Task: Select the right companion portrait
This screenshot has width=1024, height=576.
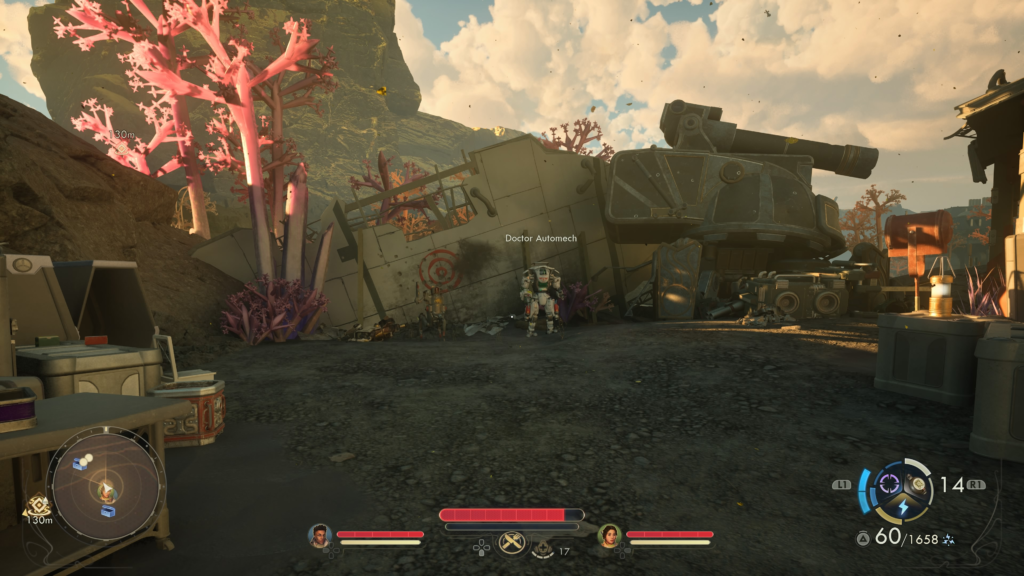Action: coord(609,536)
